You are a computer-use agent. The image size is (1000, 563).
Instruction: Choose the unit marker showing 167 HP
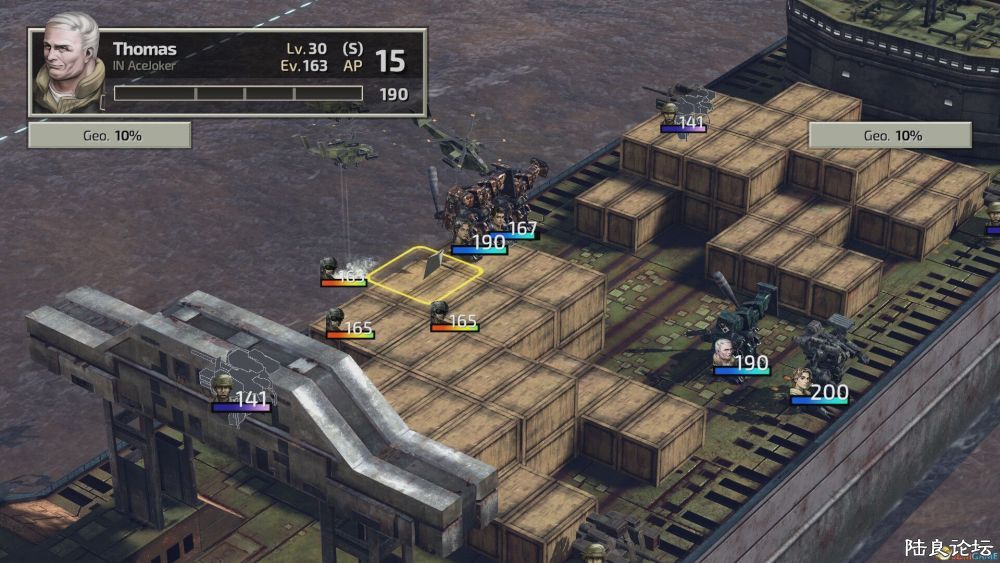tap(512, 229)
